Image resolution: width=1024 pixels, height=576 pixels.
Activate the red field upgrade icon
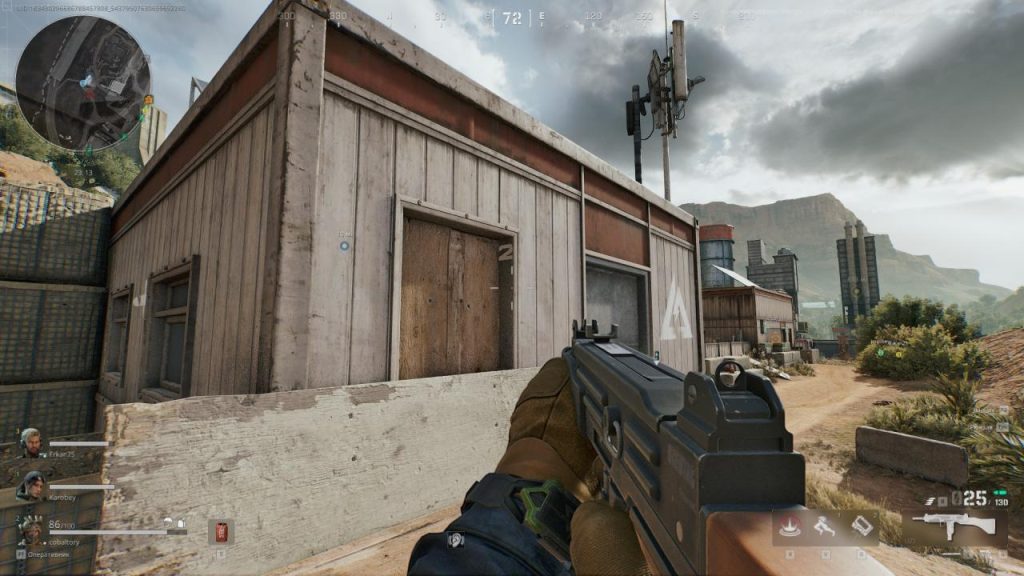point(790,525)
